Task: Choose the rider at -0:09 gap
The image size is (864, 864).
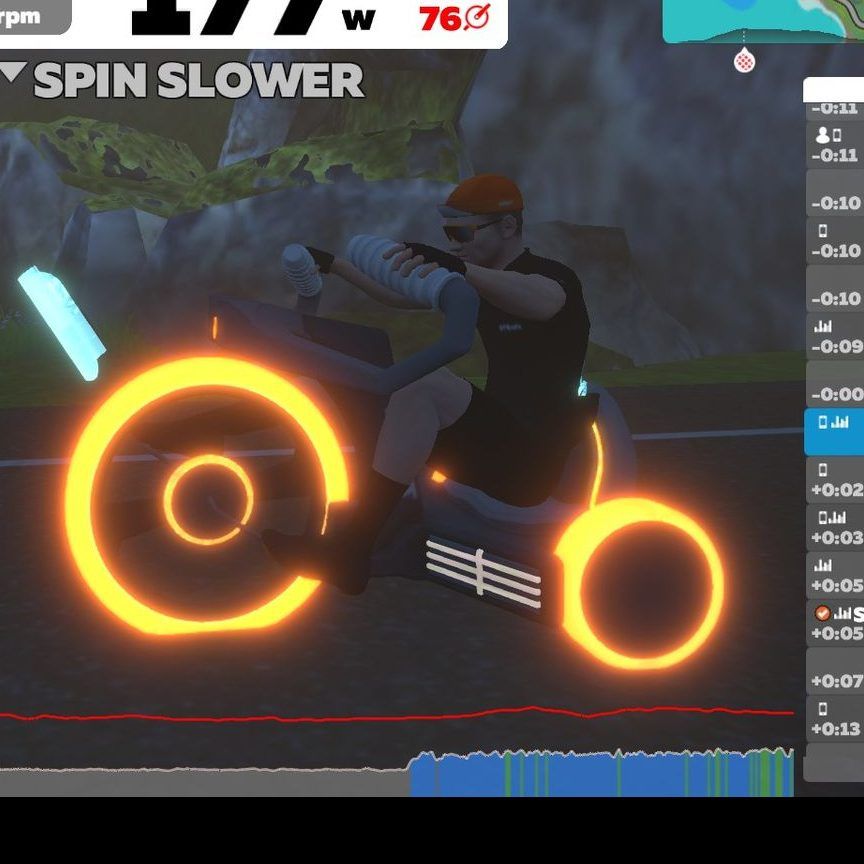Action: pyautogui.click(x=834, y=337)
